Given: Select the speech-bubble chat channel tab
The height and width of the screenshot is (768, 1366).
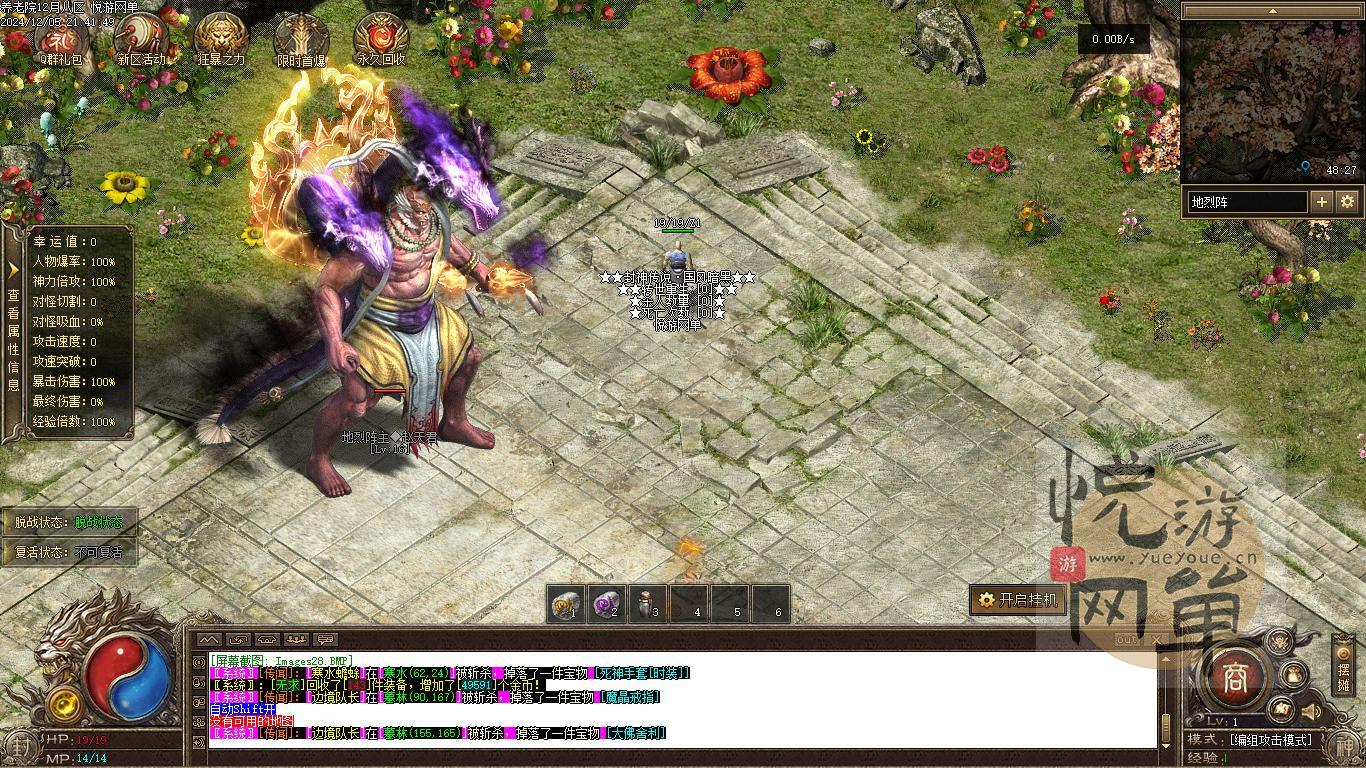Looking at the screenshot, I should point(325,639).
